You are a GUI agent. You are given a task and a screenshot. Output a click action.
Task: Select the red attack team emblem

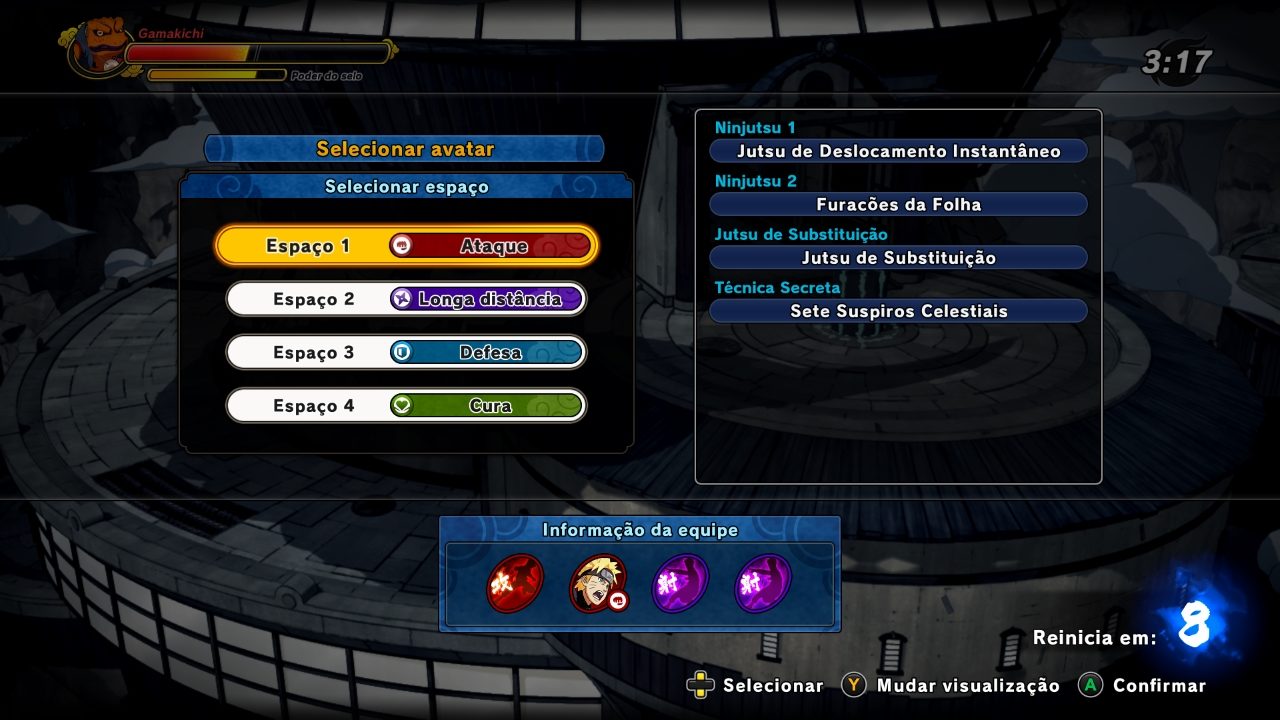pos(515,583)
